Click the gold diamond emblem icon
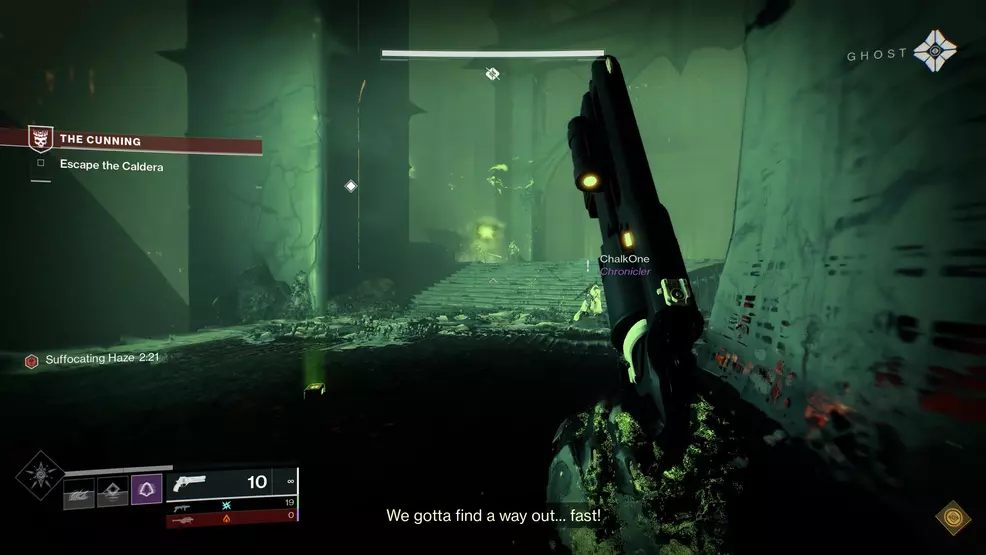Viewport: 986px width, 555px height. [x=952, y=517]
